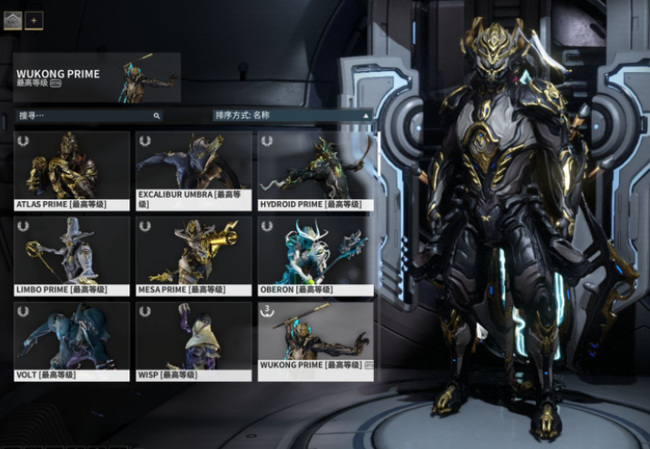The width and height of the screenshot is (650, 449).
Task: Click the plus tab button
Action: 34,19
